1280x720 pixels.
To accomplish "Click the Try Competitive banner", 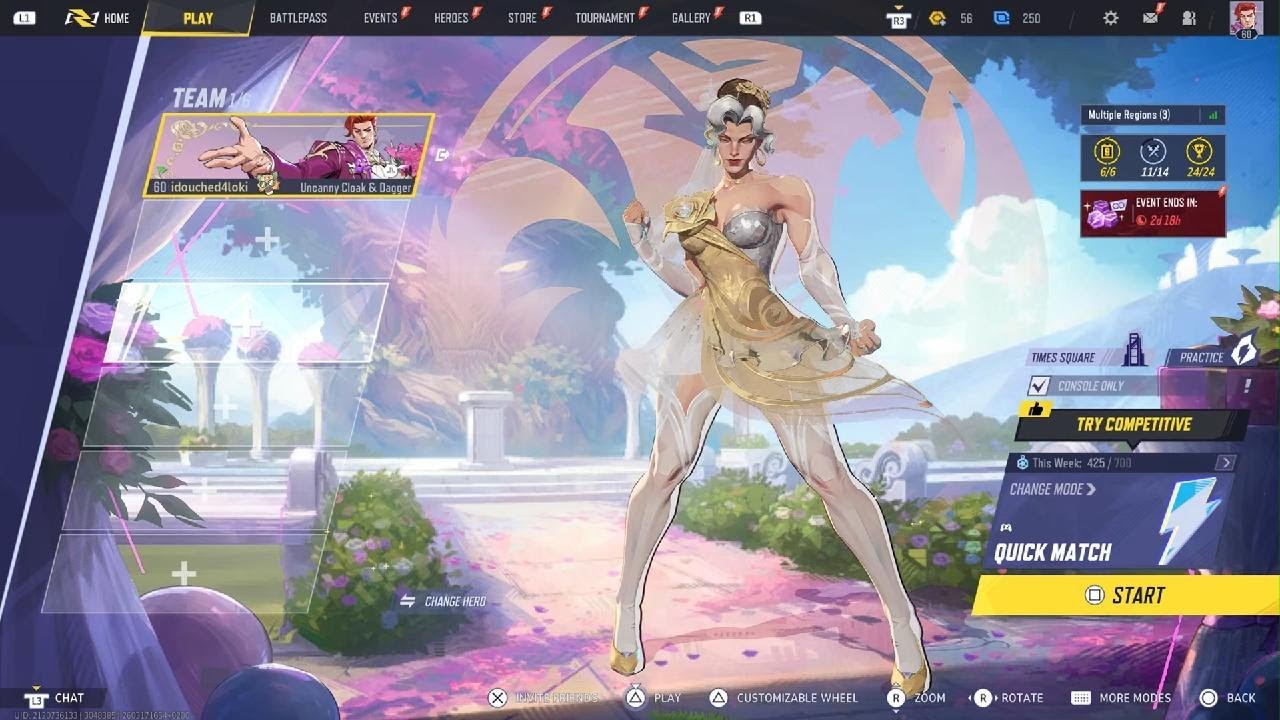I will point(1133,424).
